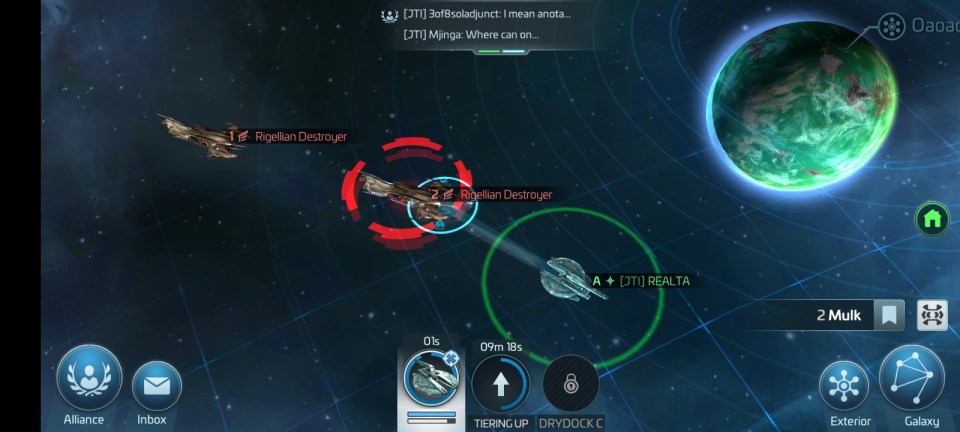
Task: Bookmark the Mulk system
Action: point(888,316)
